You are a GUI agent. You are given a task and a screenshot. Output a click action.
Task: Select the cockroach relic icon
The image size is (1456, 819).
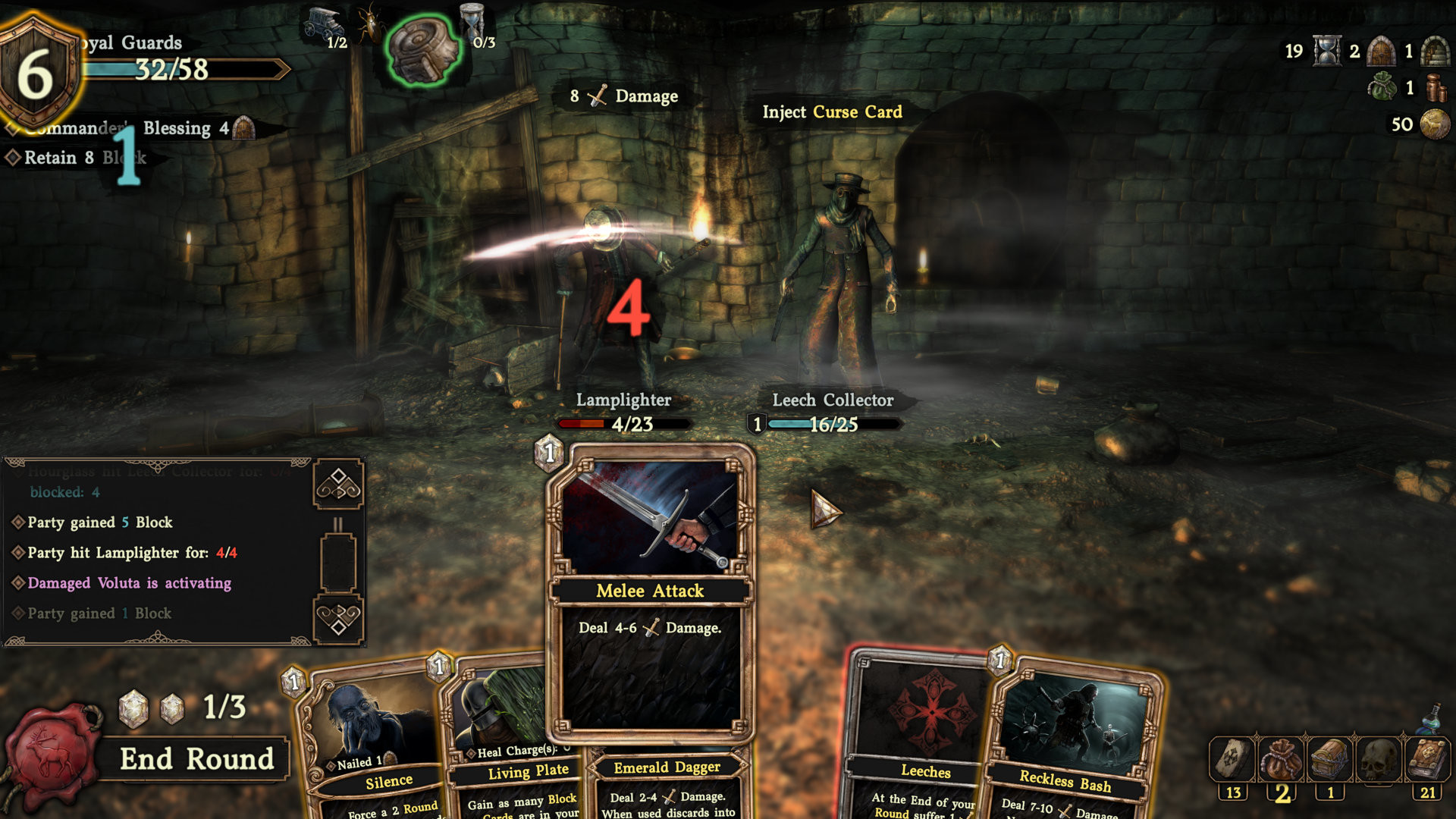pos(370,24)
